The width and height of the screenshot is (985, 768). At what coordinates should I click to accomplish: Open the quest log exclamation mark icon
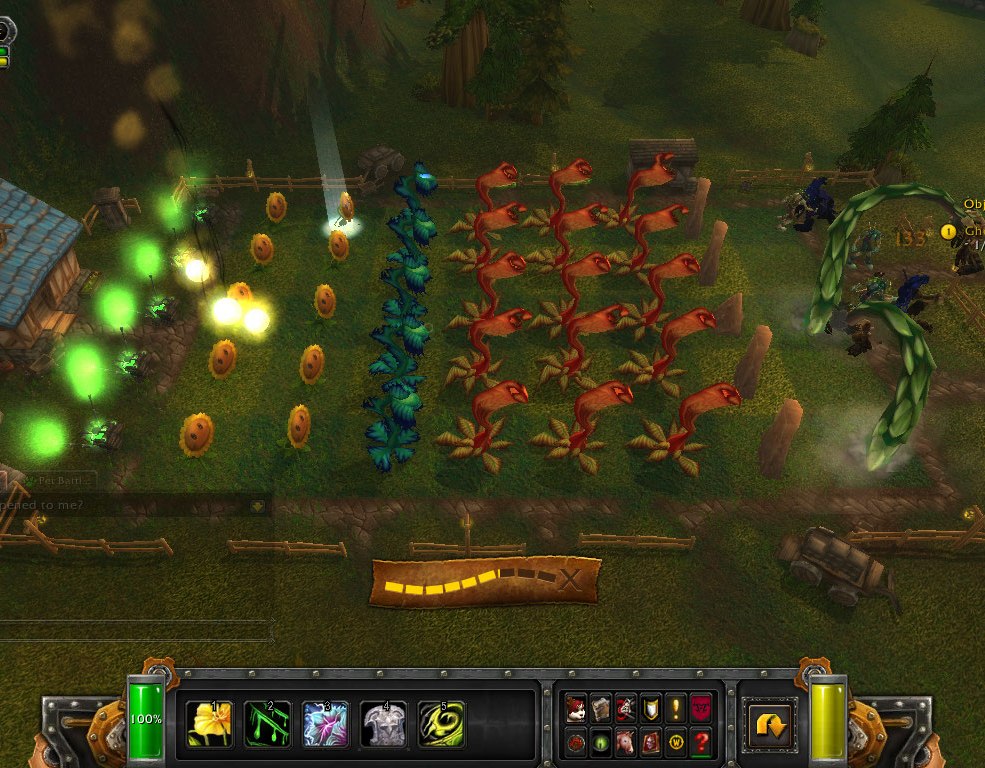click(x=676, y=709)
